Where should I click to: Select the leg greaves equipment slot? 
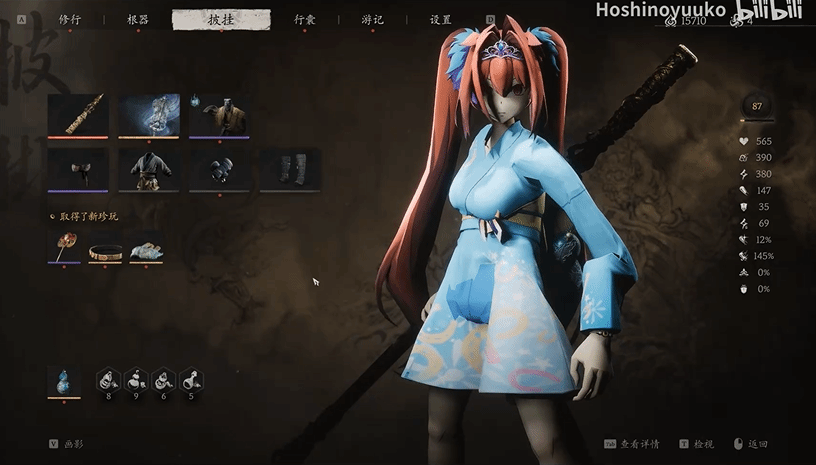coord(290,169)
